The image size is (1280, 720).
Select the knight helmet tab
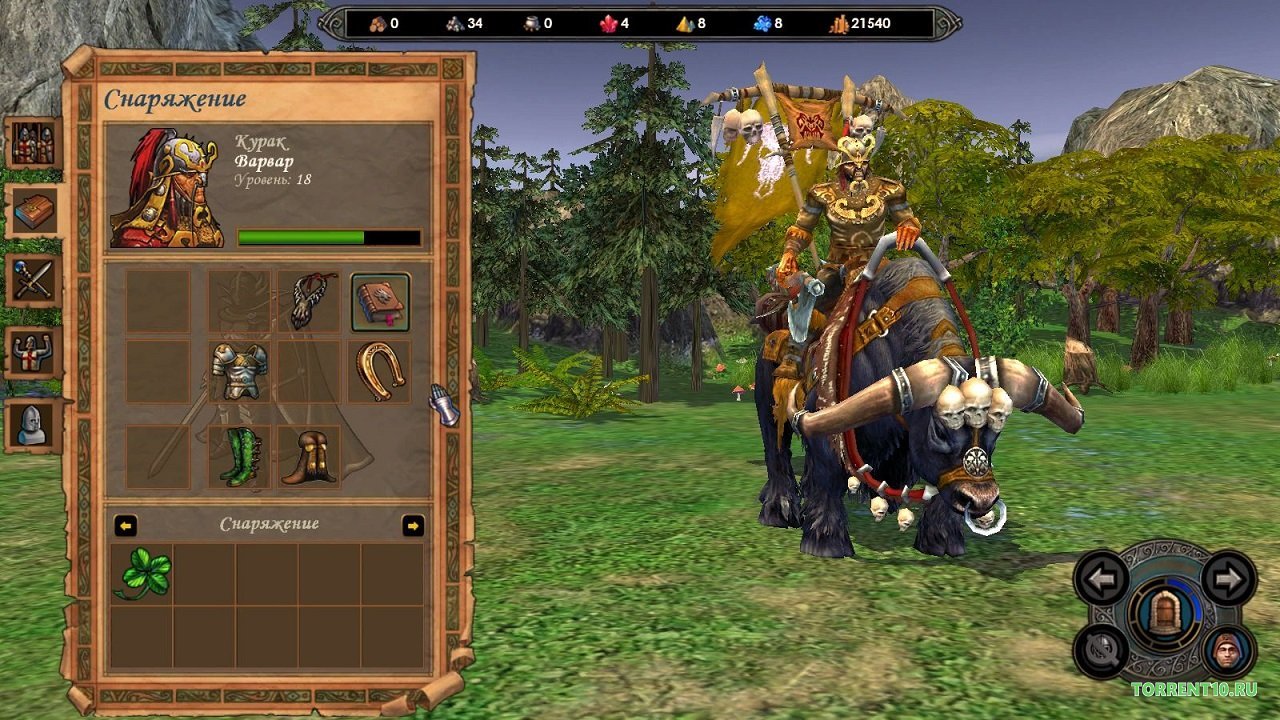(x=33, y=424)
